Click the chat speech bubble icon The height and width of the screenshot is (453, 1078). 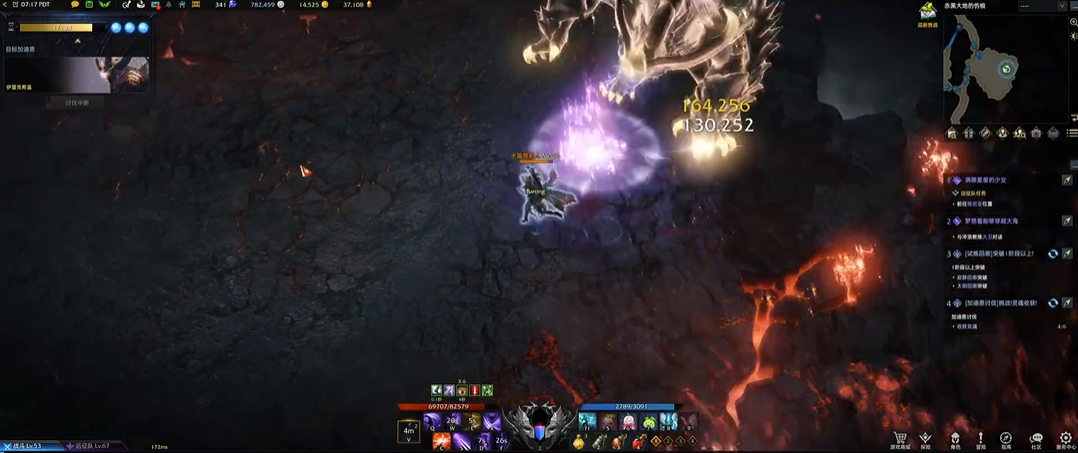tap(75, 5)
